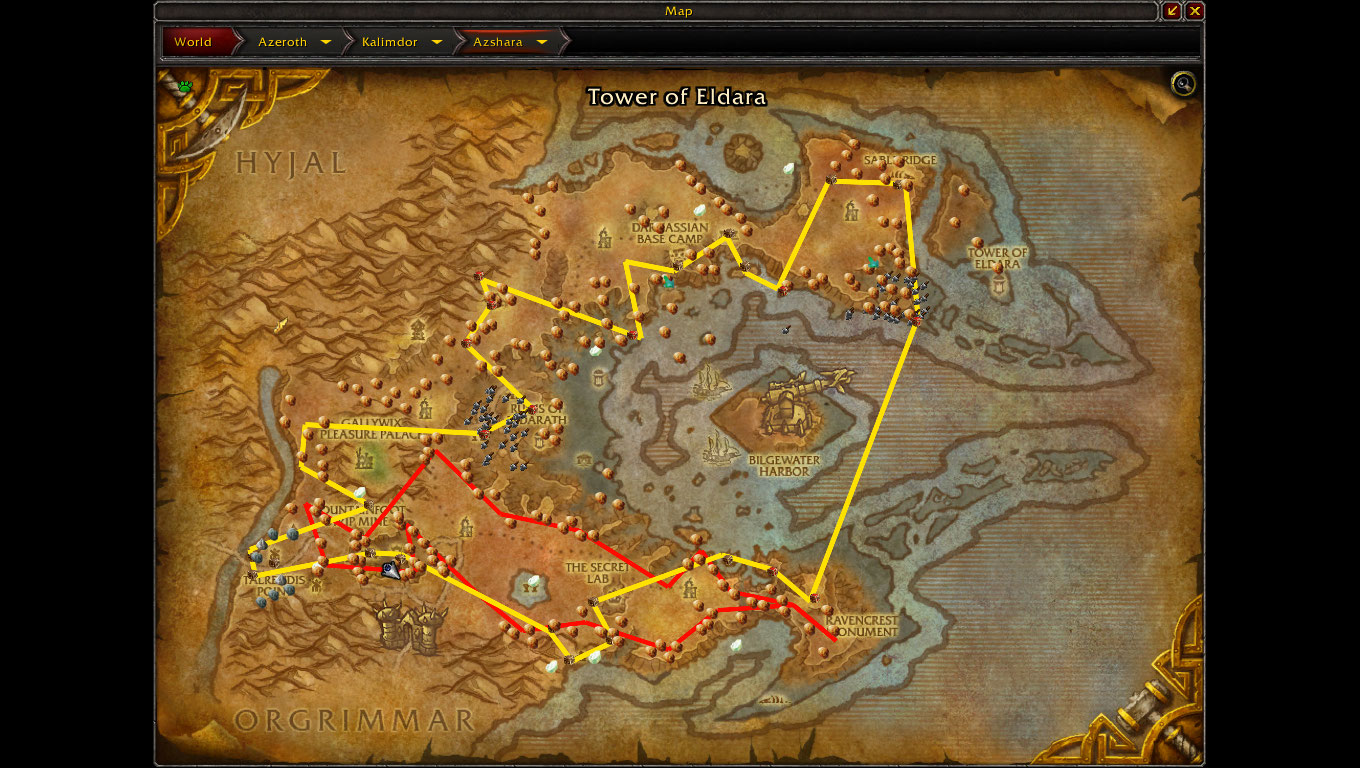Open the magnifying glass map filter
The image size is (1360, 768).
tap(1184, 84)
